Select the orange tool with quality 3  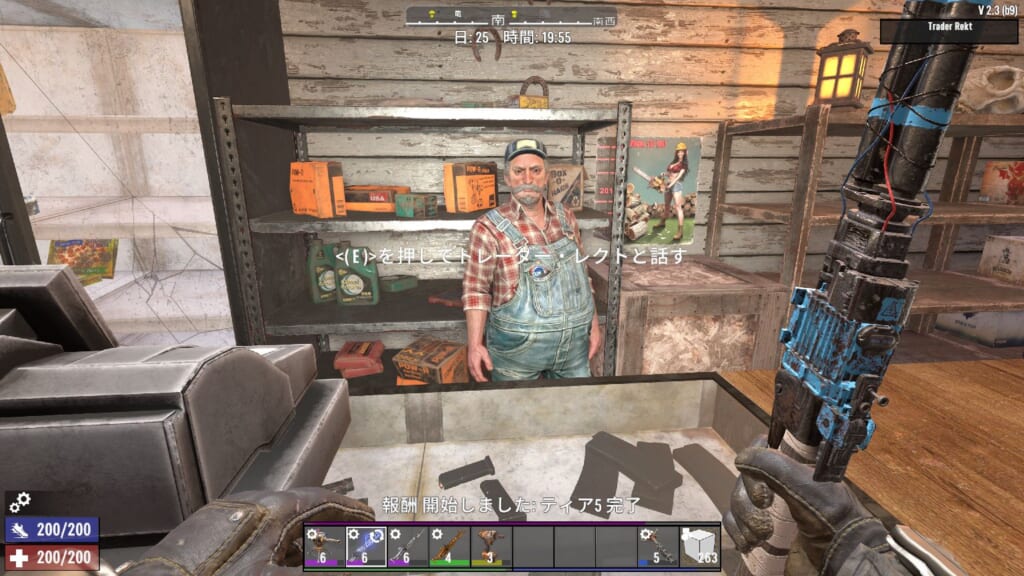pos(491,546)
